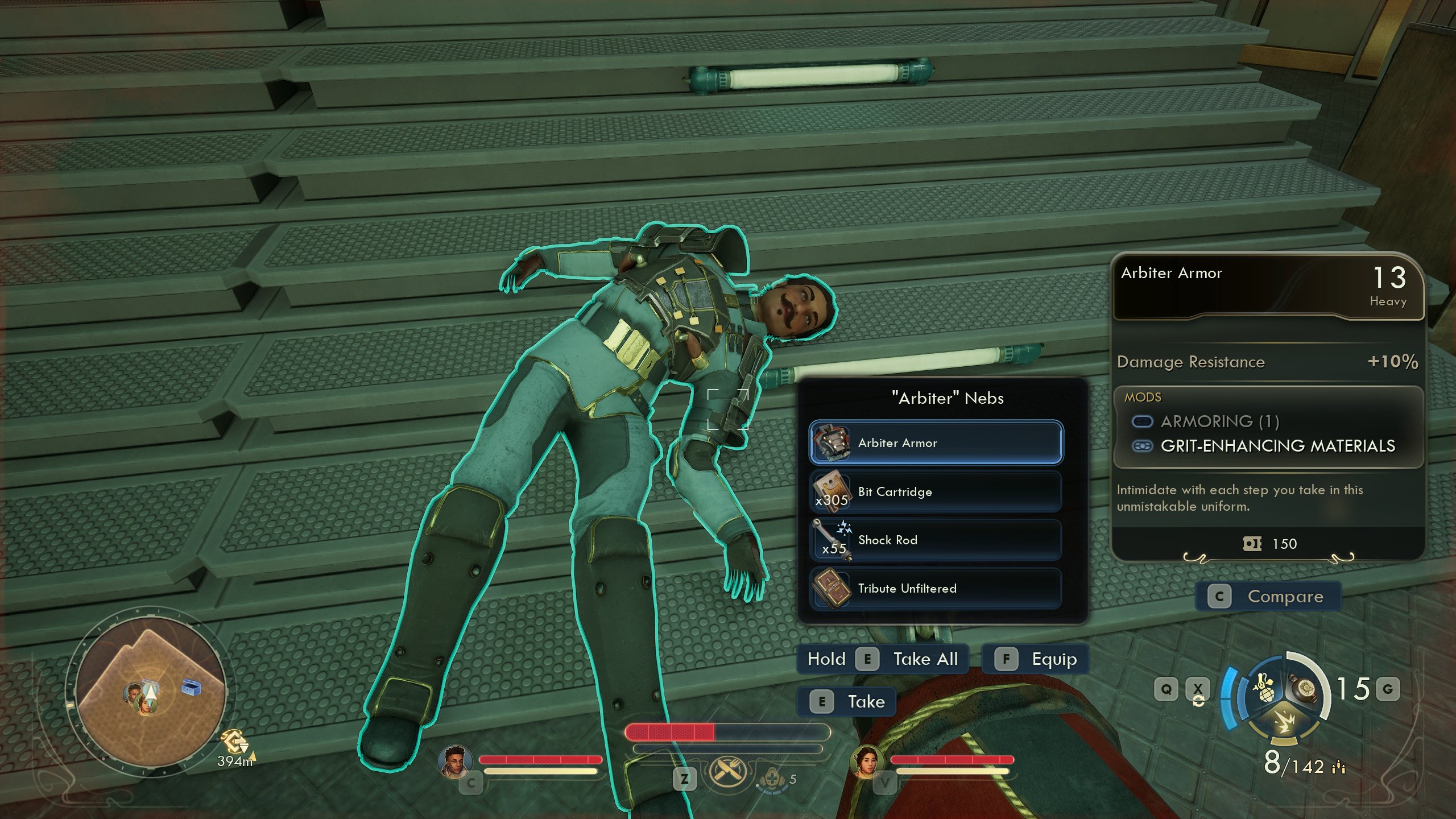Select Tribute Unfiltered from the loot
The width and height of the screenshot is (1456, 819).
[x=936, y=588]
